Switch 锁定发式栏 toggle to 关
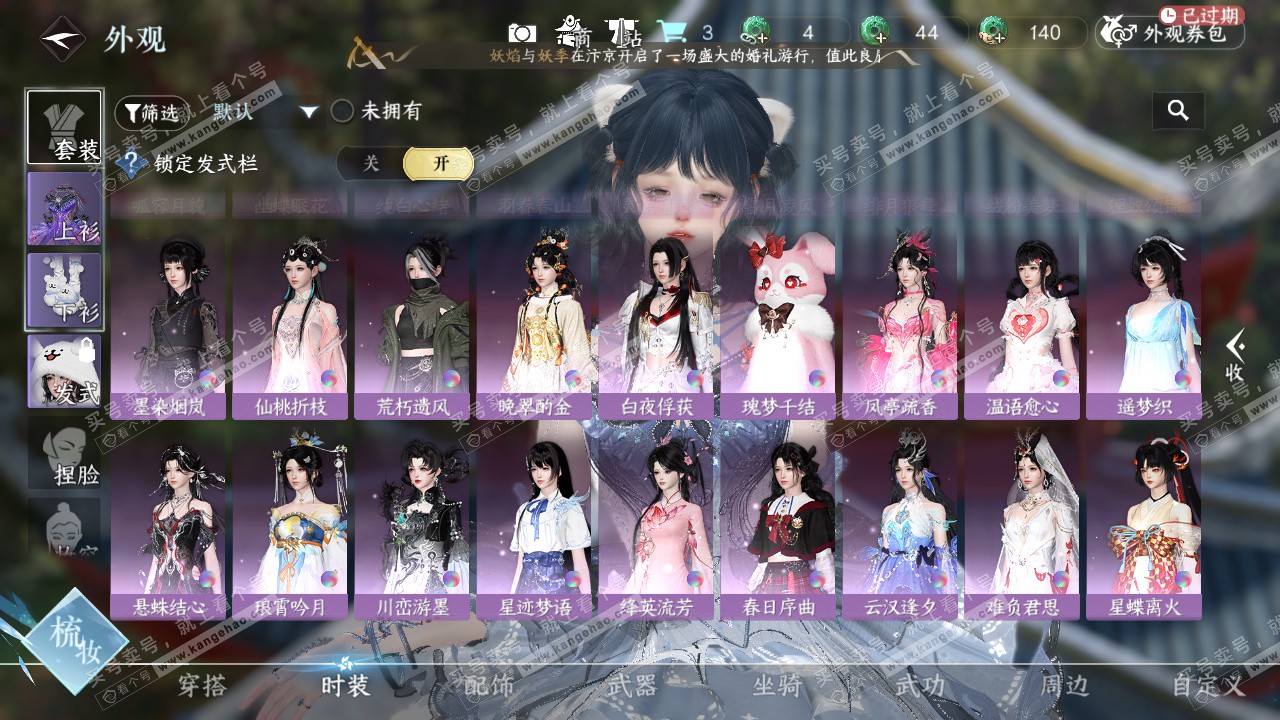Screen dimensions: 1280x720 click(371, 163)
